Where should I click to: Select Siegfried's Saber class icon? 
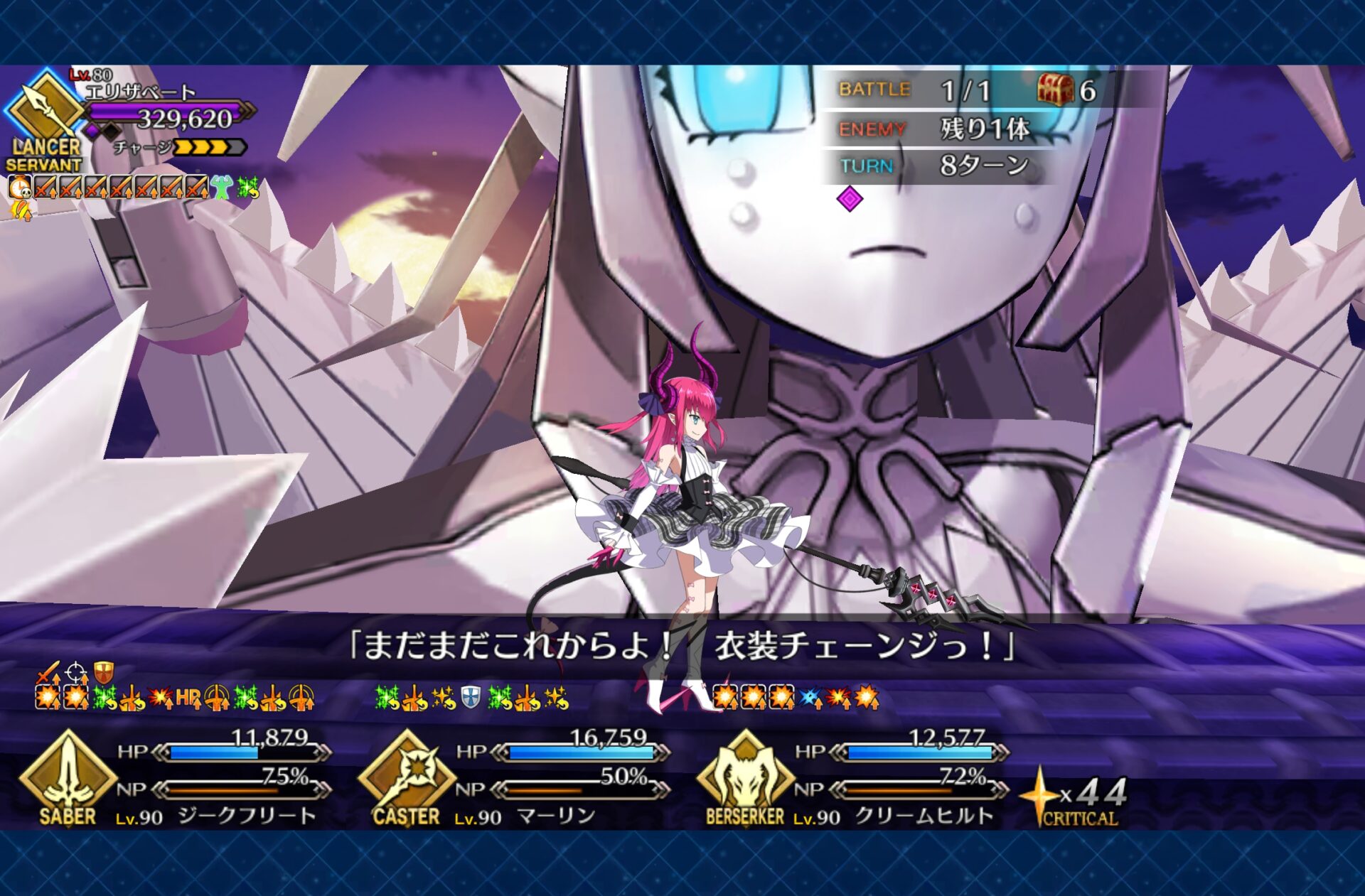click(68, 777)
